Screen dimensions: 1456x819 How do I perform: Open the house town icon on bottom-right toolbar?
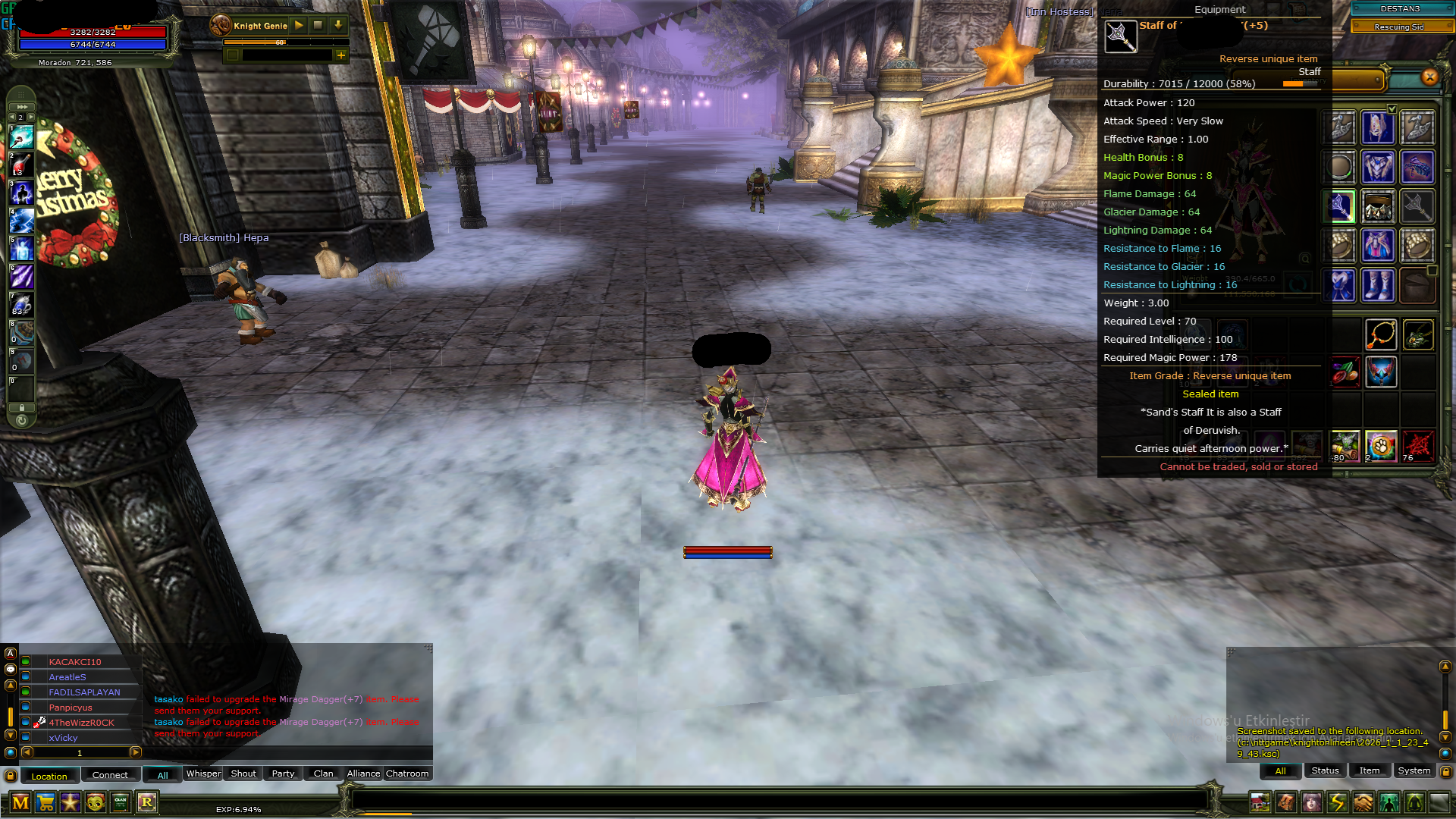coord(1260,801)
